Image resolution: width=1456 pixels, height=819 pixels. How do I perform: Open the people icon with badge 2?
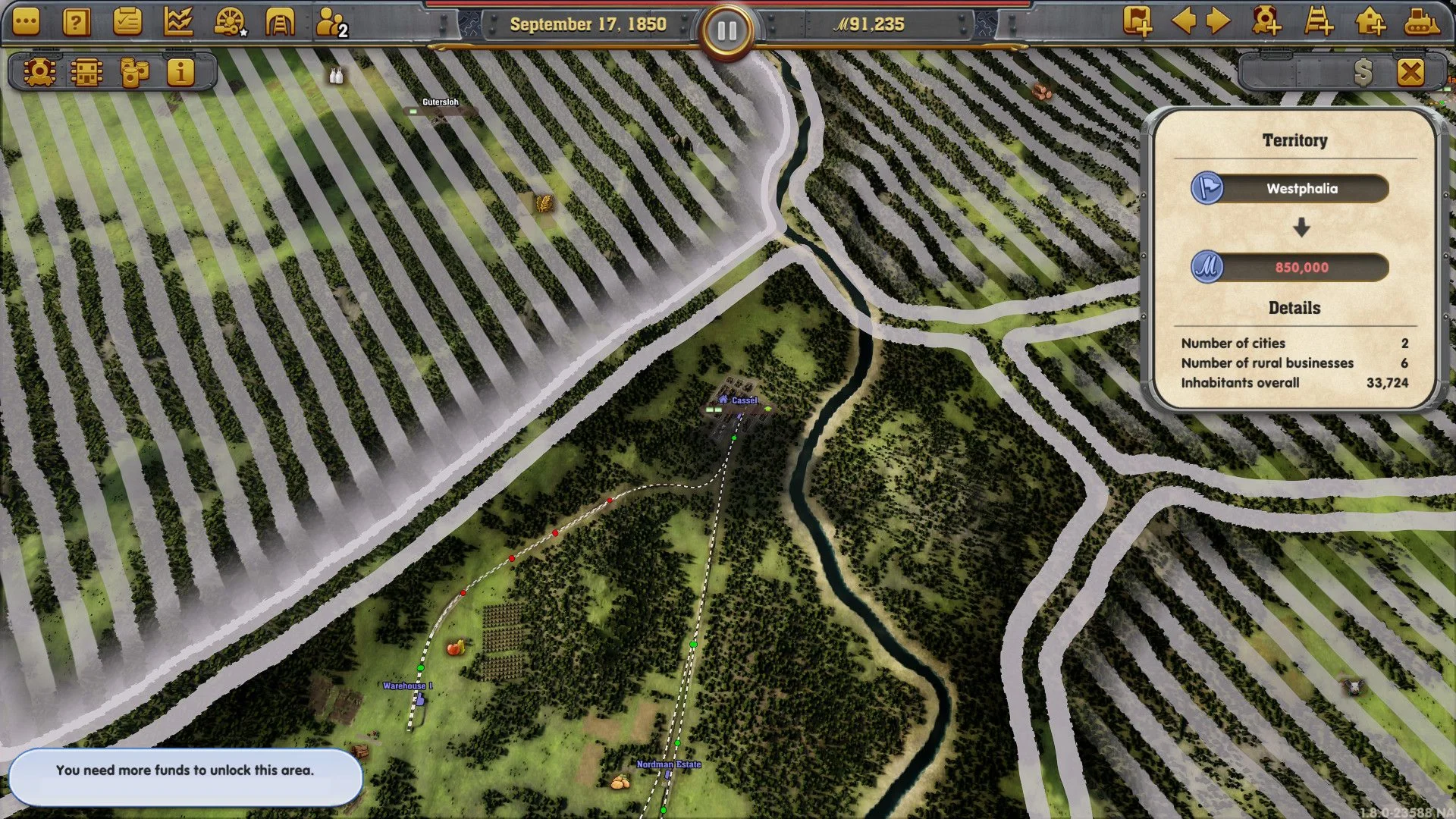[x=331, y=23]
